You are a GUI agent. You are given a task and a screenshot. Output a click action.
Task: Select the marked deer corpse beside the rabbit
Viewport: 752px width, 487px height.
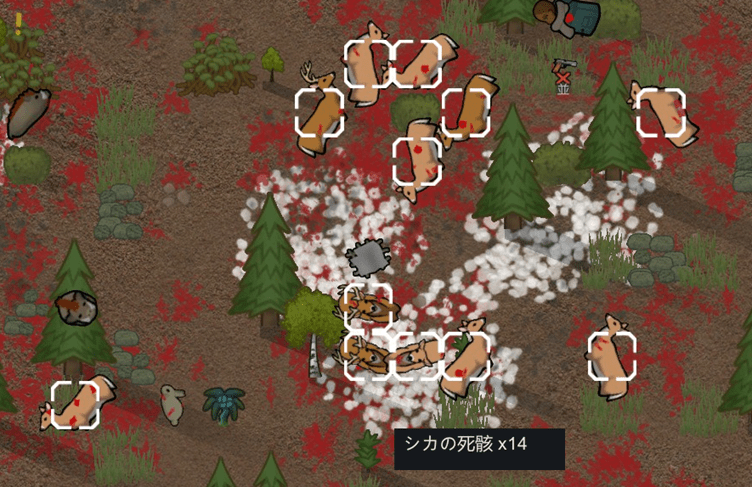pyautogui.click(x=76, y=404)
